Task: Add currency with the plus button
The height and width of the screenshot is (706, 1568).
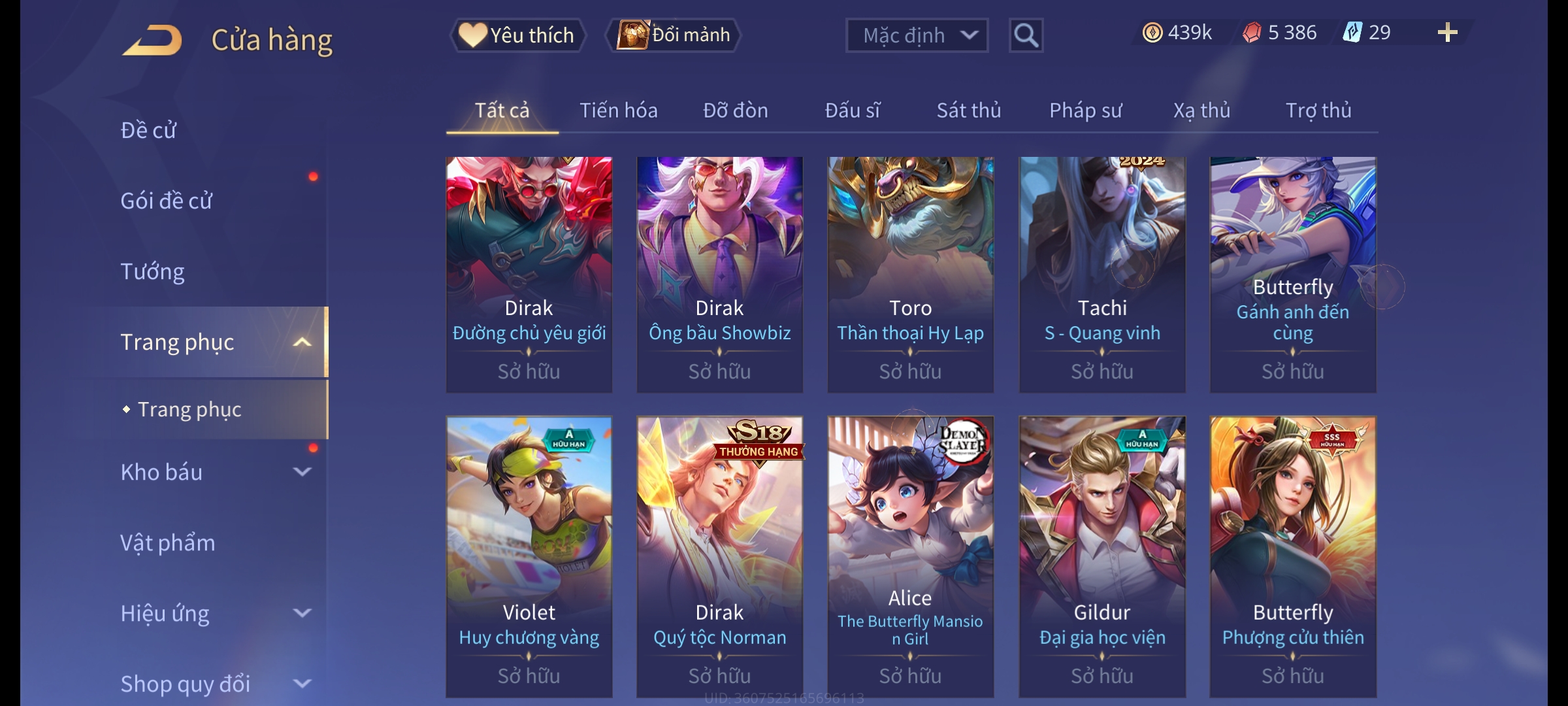Action: pyautogui.click(x=1447, y=33)
